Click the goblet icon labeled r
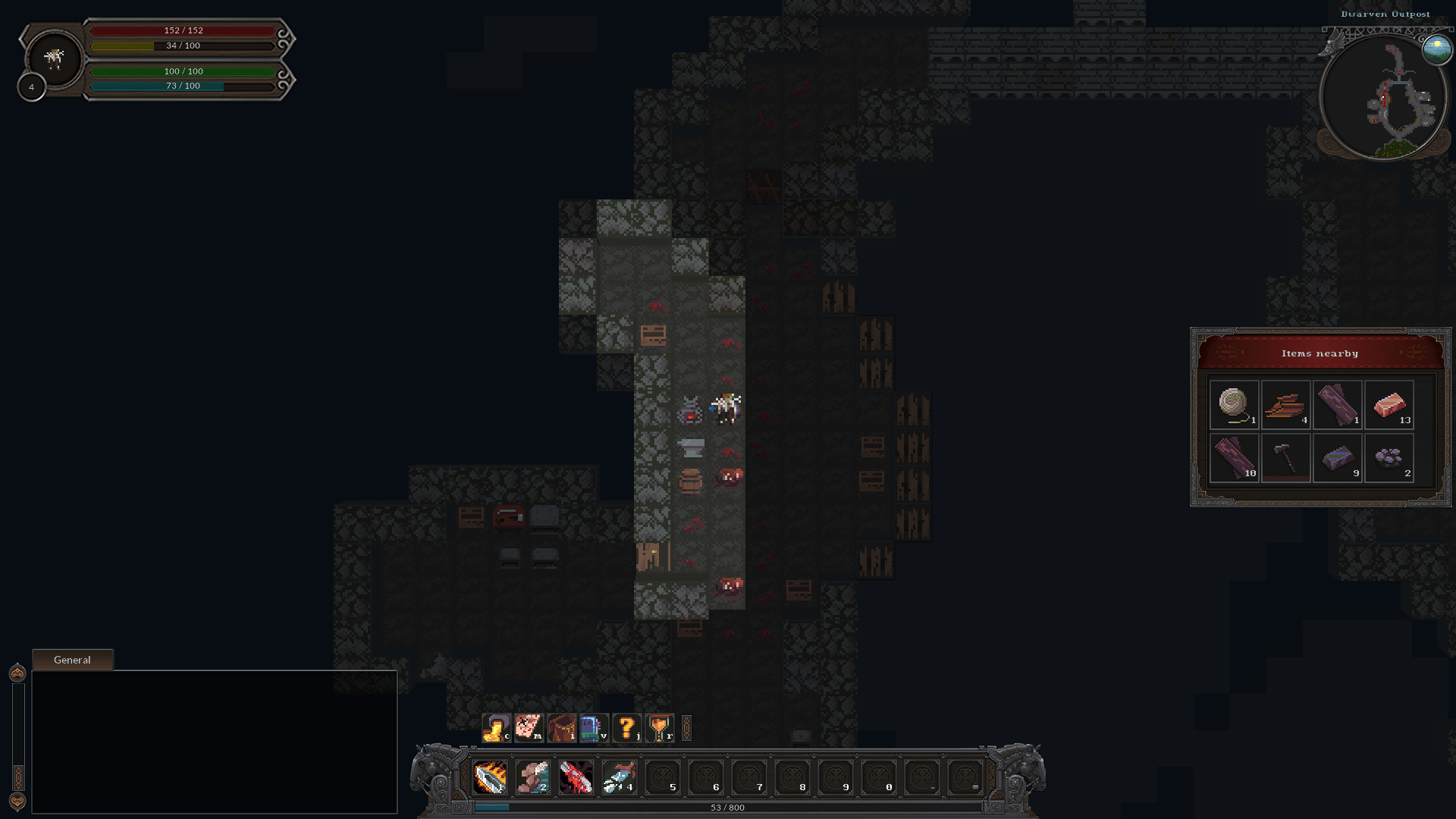 659,730
